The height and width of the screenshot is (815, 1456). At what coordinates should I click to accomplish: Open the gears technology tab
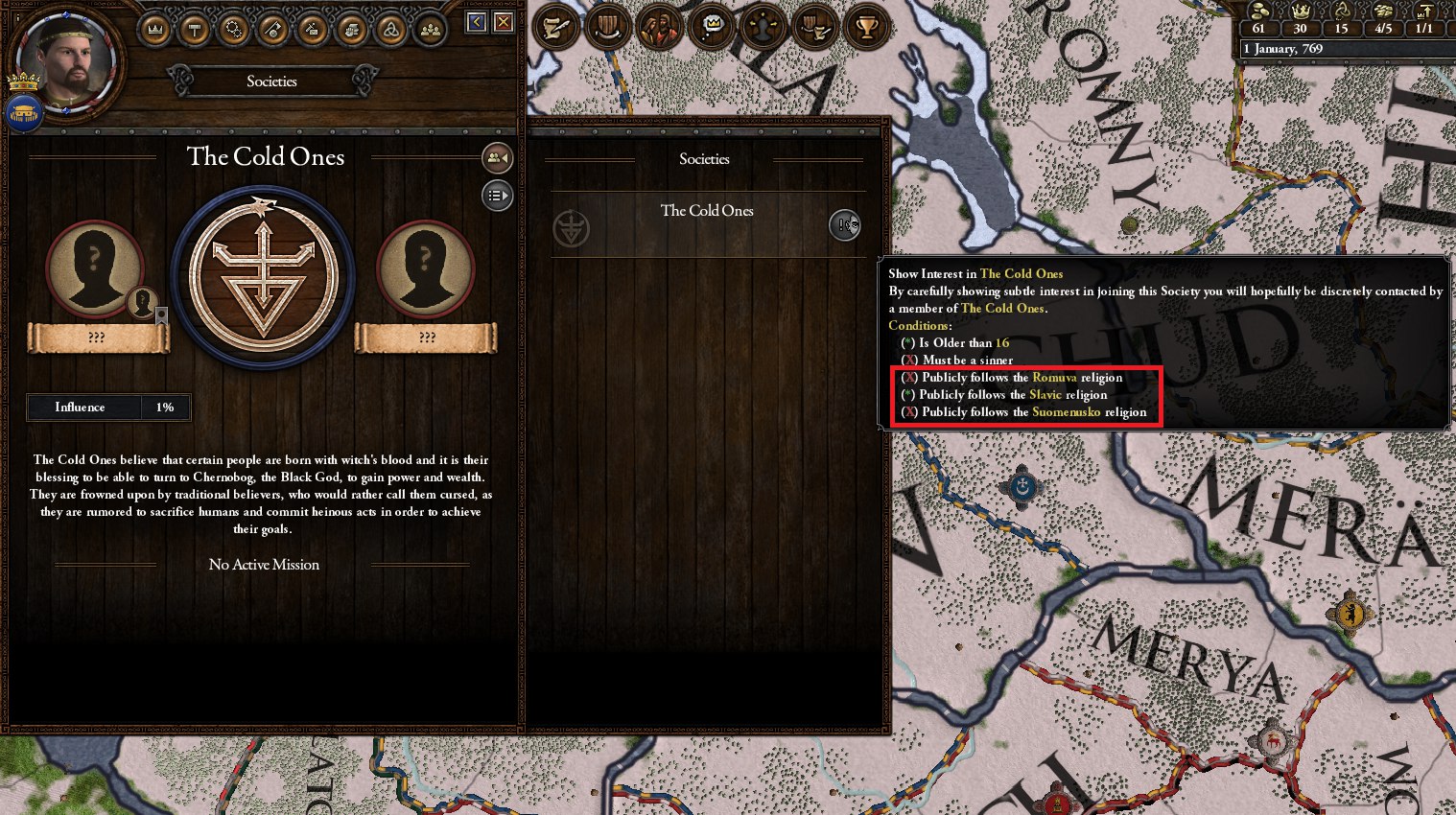pos(234,31)
